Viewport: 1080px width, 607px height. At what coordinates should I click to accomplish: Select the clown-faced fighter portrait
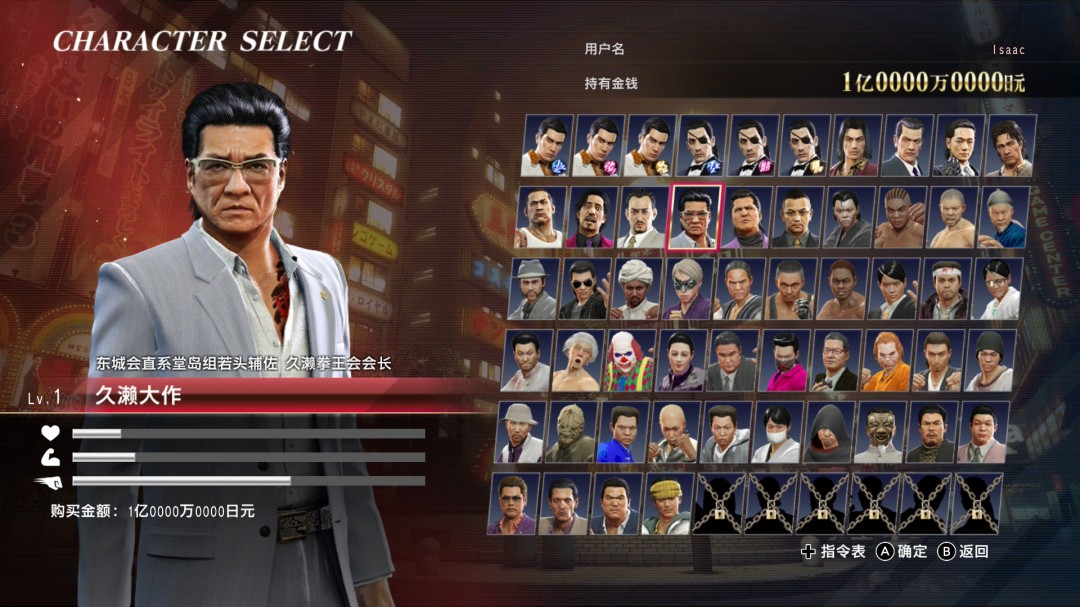(629, 361)
